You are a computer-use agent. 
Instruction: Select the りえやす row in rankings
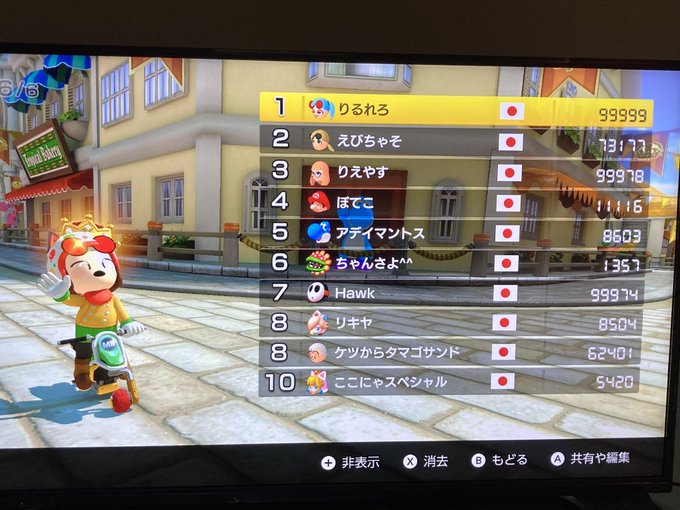pos(455,172)
